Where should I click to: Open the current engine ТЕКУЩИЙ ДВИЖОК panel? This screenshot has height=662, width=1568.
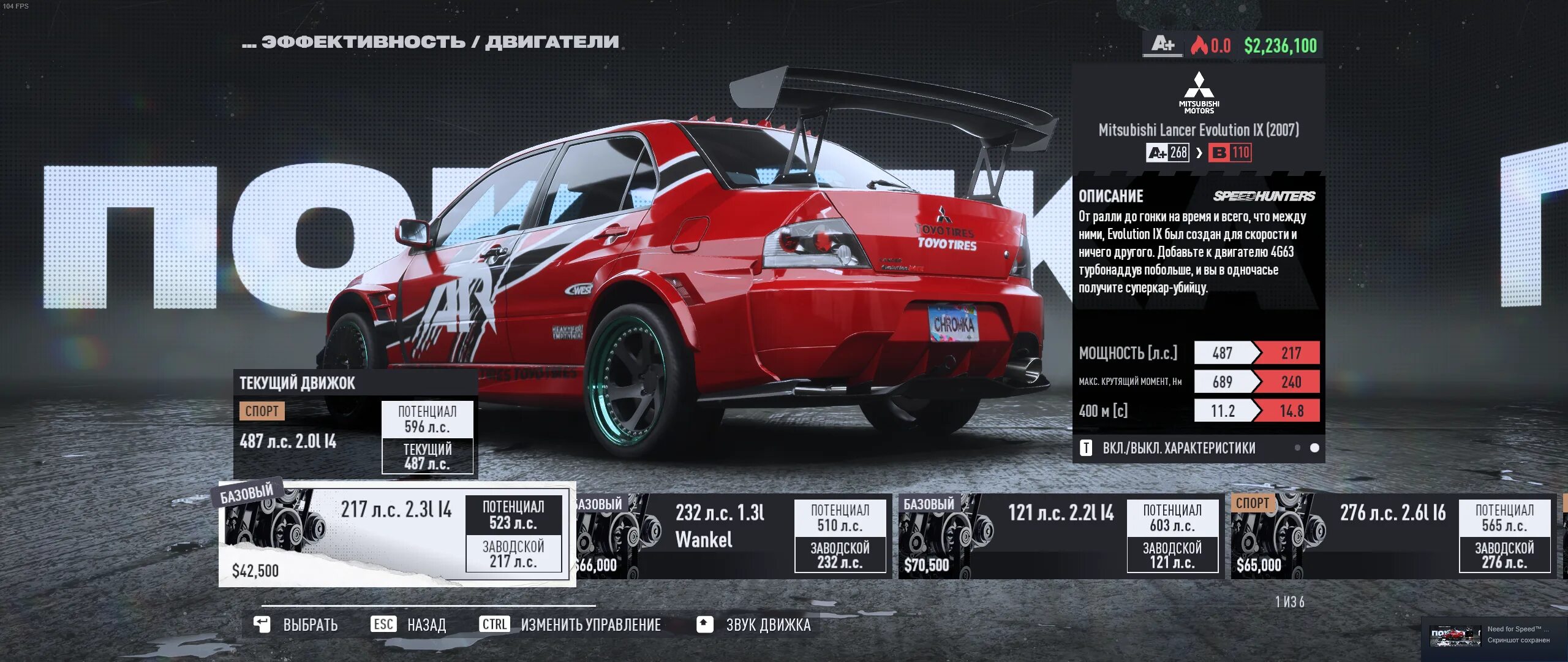coord(355,423)
